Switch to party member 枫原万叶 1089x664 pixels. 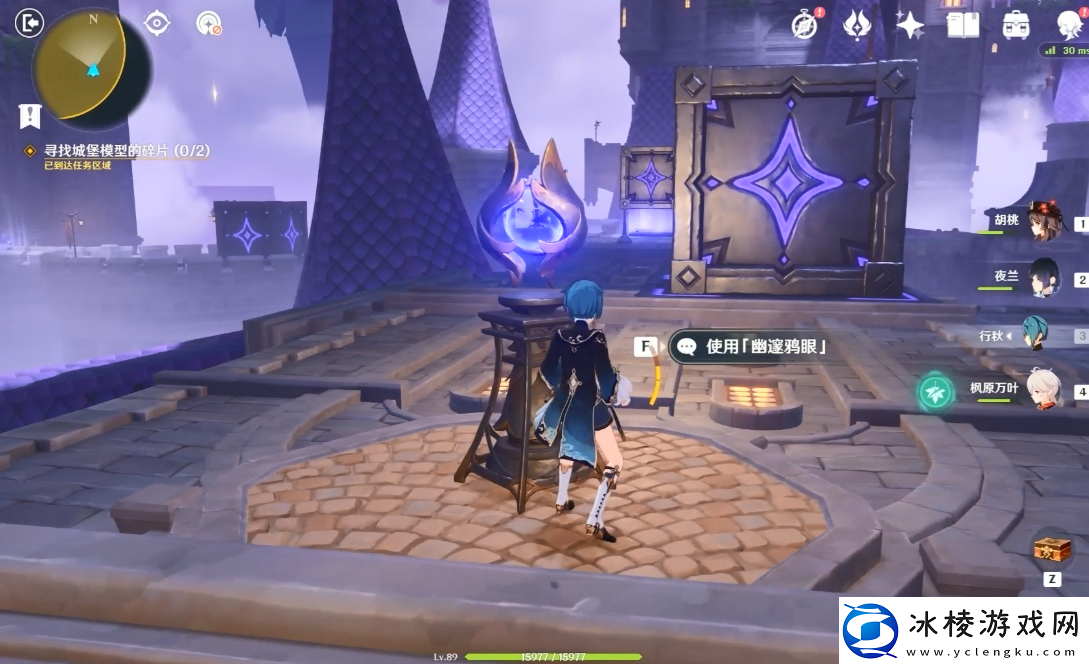[1044, 390]
